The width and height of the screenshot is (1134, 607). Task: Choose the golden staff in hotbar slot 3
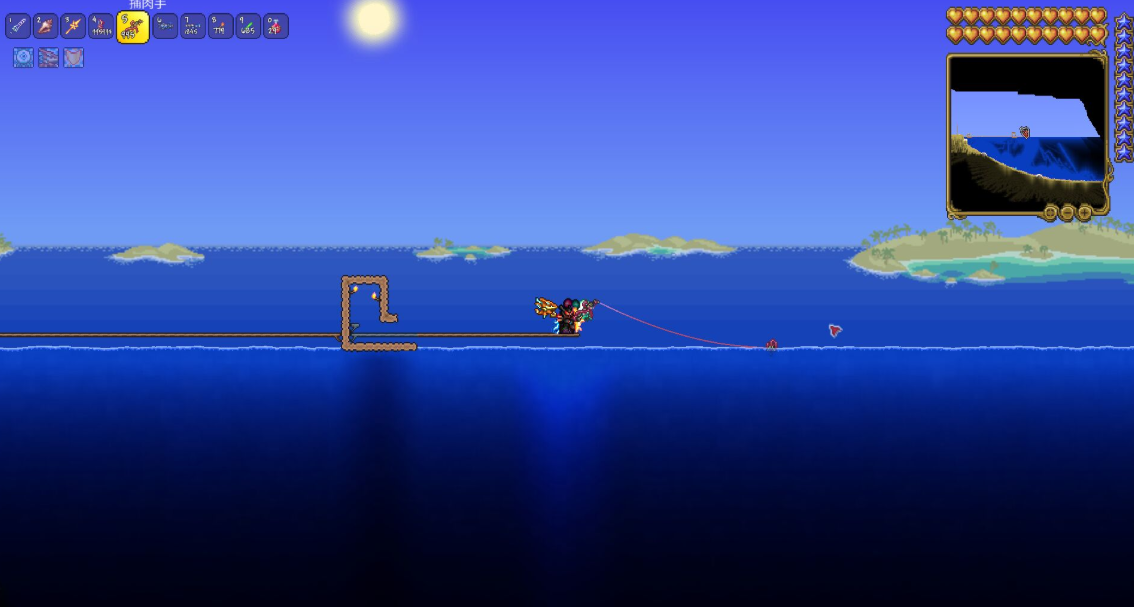(x=74, y=26)
